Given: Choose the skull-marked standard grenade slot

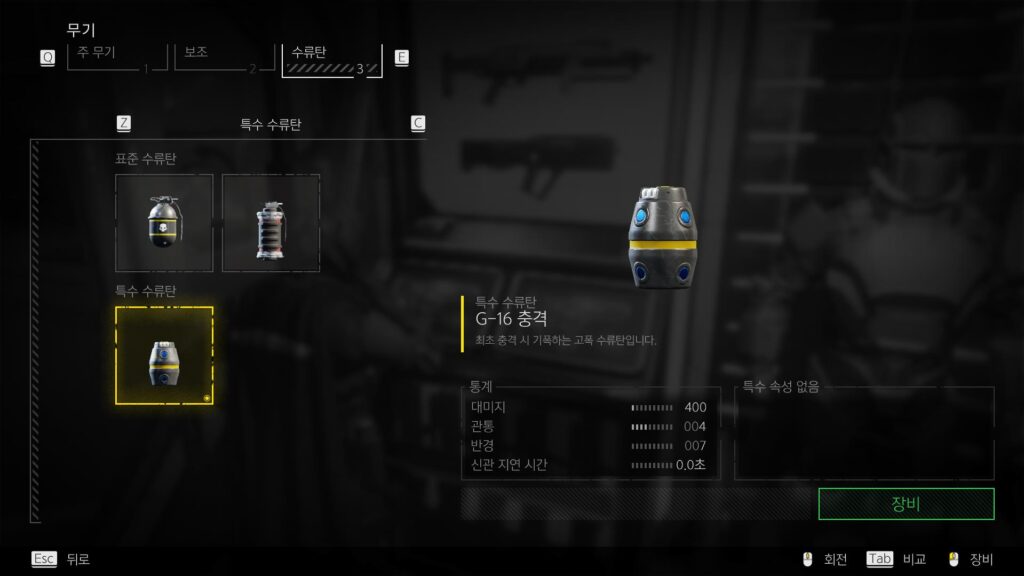Looking at the screenshot, I should [x=164, y=223].
